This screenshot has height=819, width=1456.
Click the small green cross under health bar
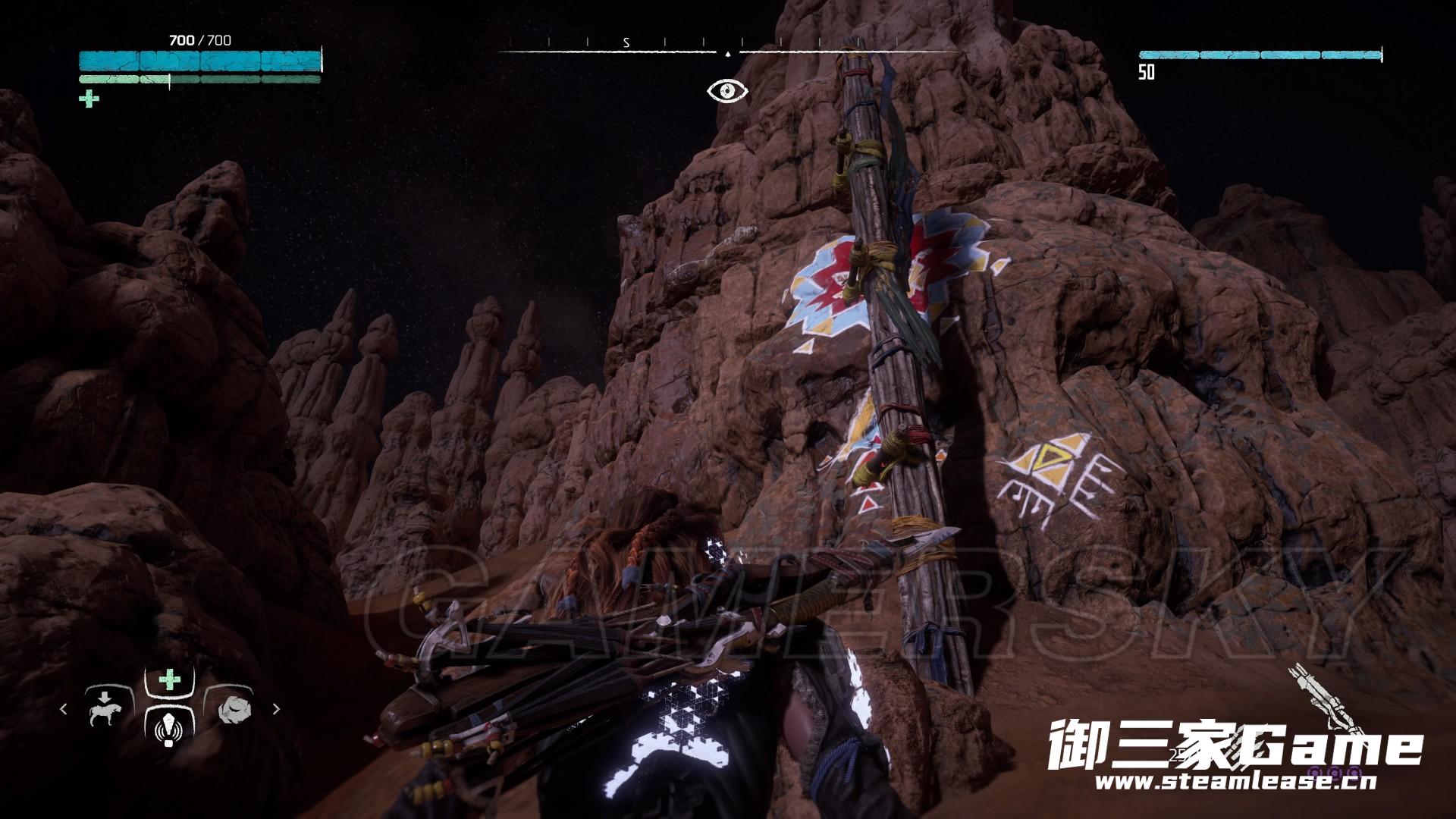89,99
